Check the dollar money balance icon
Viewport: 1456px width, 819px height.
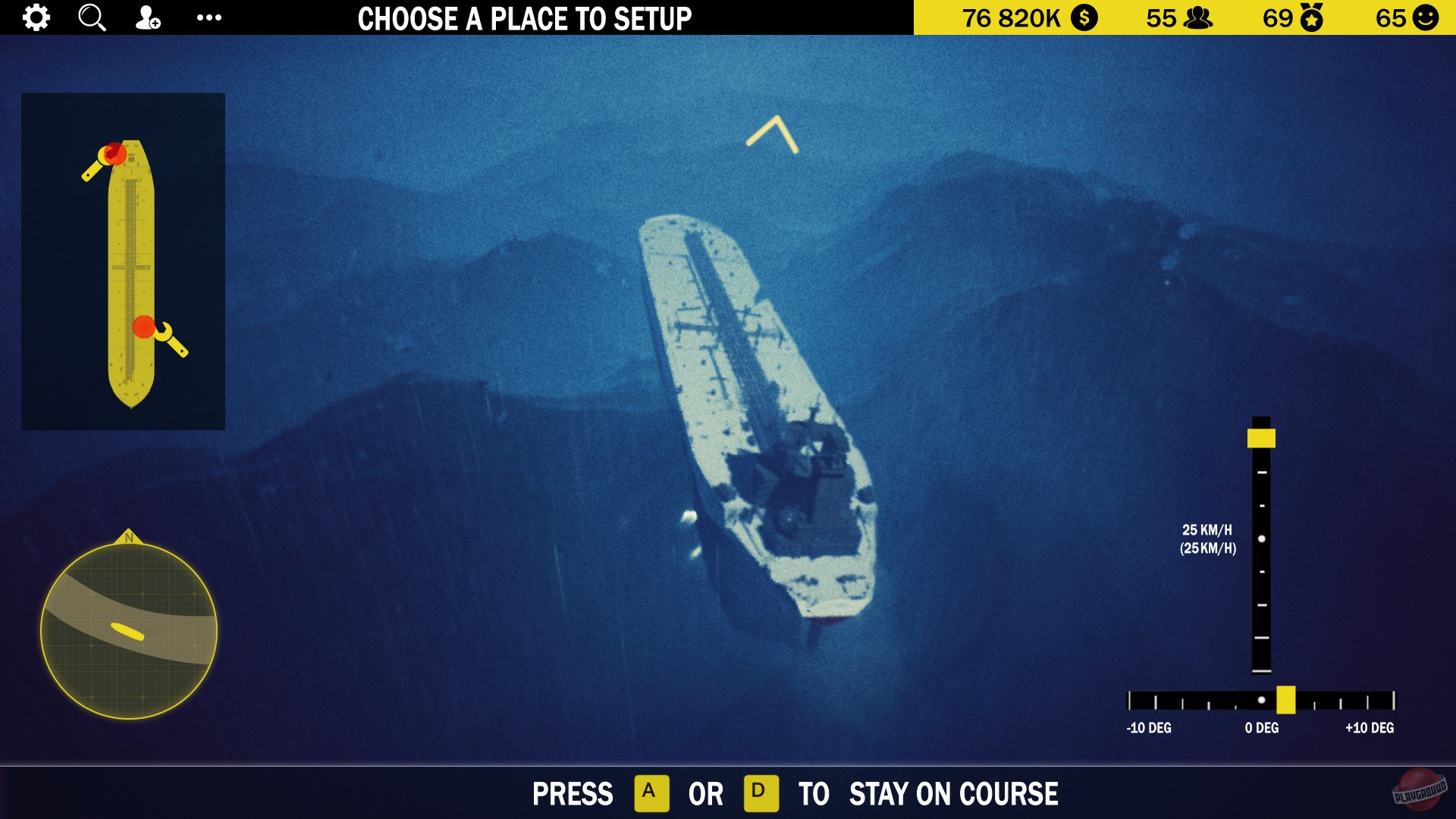pos(1084,17)
